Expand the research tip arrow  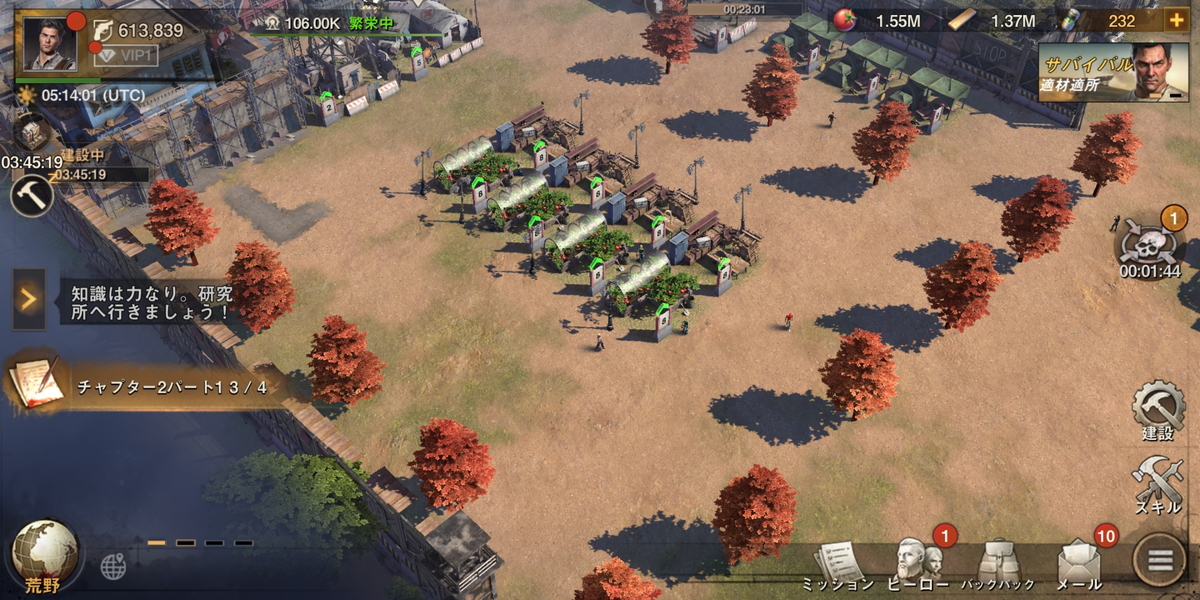[x=29, y=299]
